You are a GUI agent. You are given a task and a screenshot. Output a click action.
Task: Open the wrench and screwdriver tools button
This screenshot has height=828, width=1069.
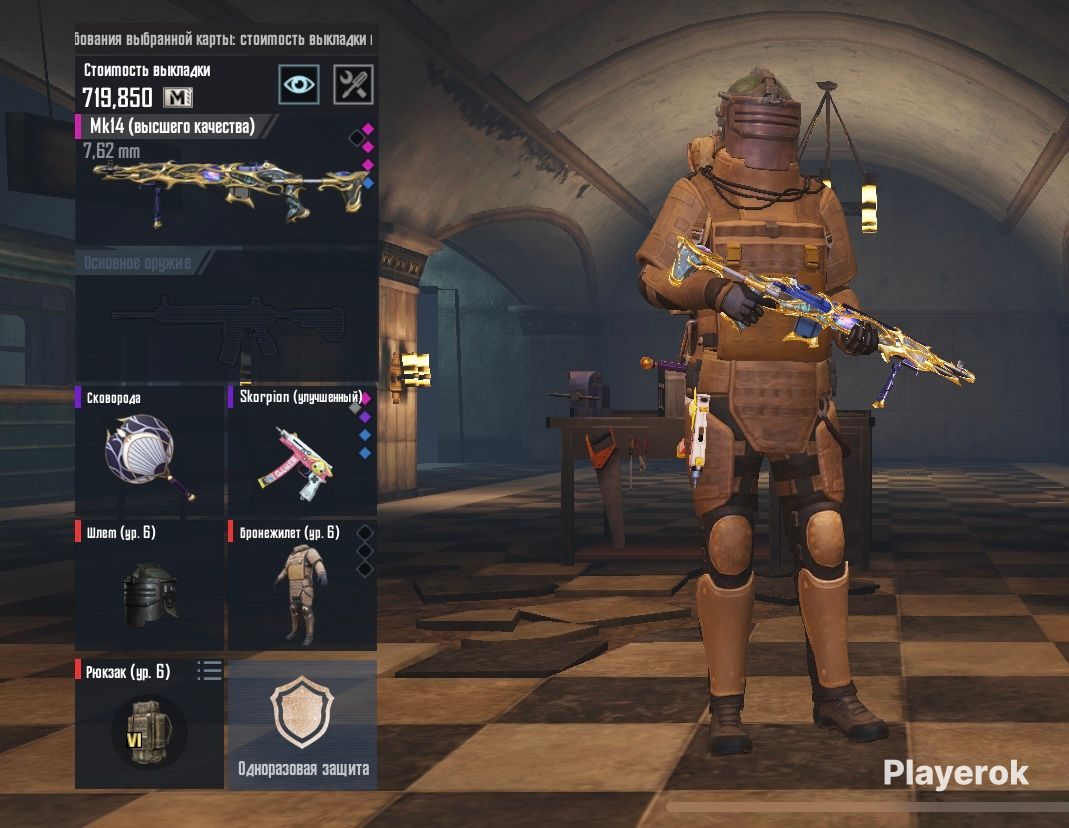pyautogui.click(x=352, y=84)
